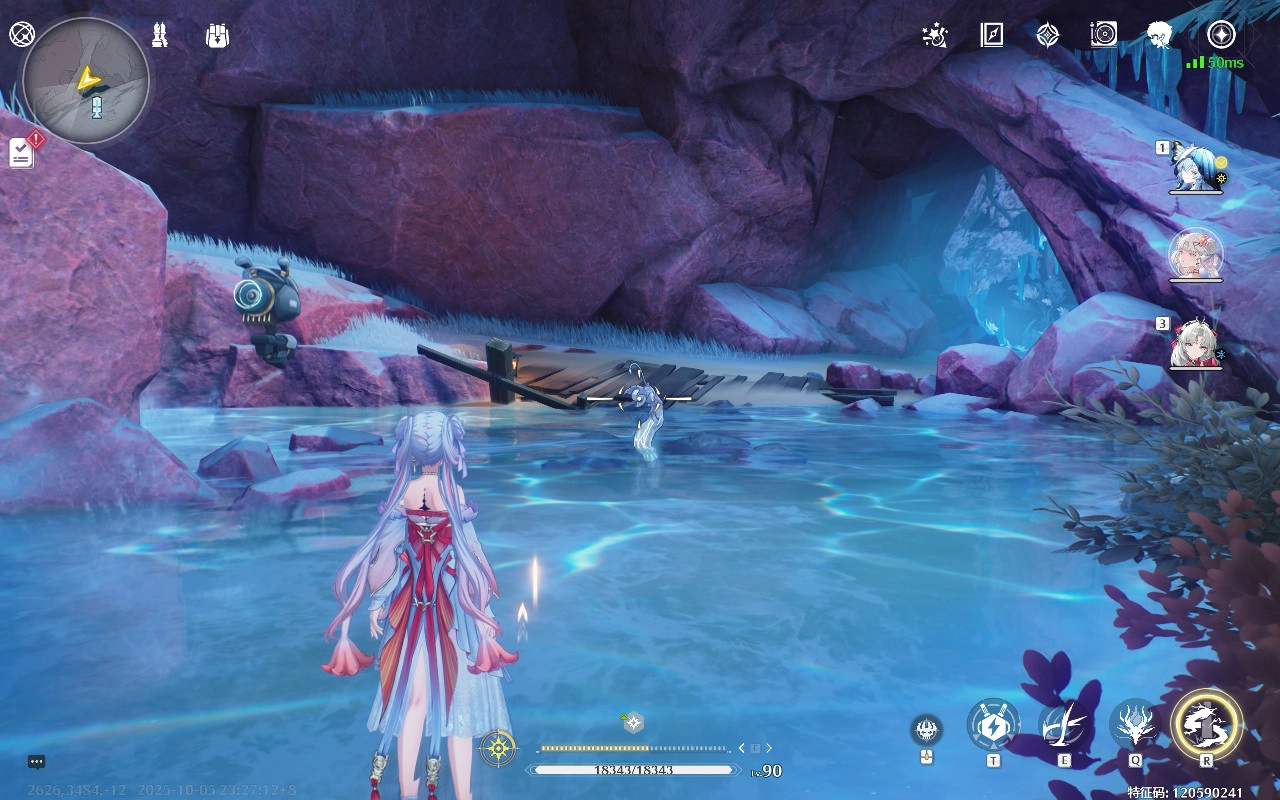Click the golden compass icon near the health bar

(498, 748)
